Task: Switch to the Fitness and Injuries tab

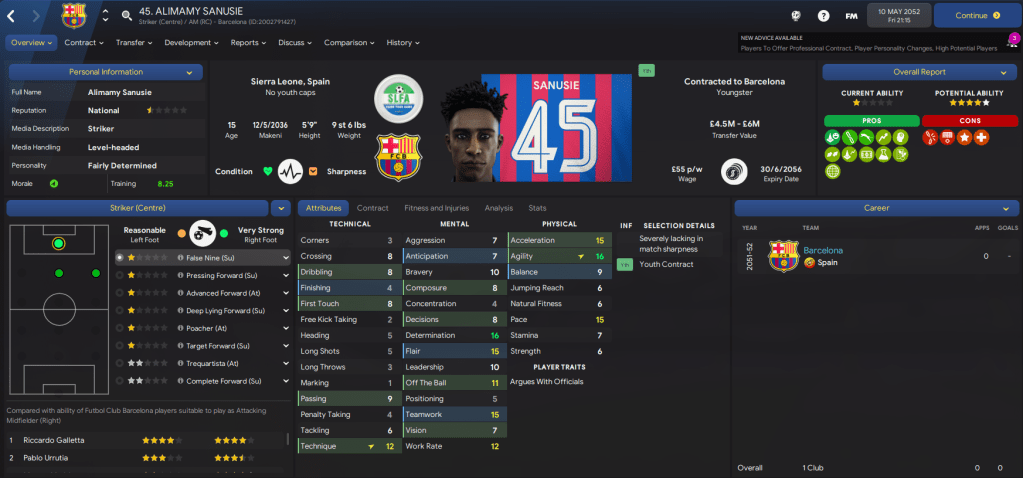Action: pos(436,208)
